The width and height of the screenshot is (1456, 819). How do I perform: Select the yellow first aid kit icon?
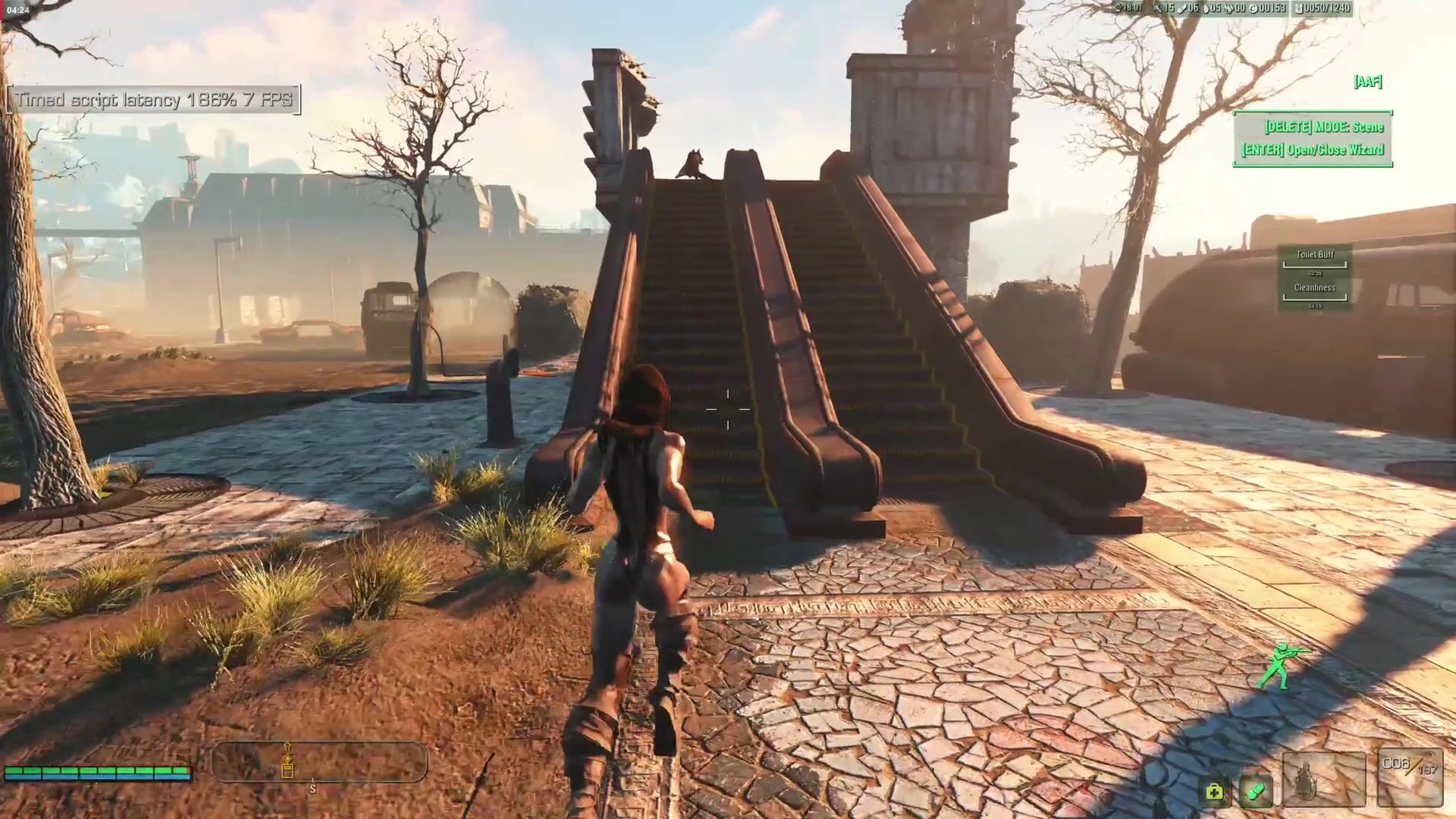[1214, 792]
